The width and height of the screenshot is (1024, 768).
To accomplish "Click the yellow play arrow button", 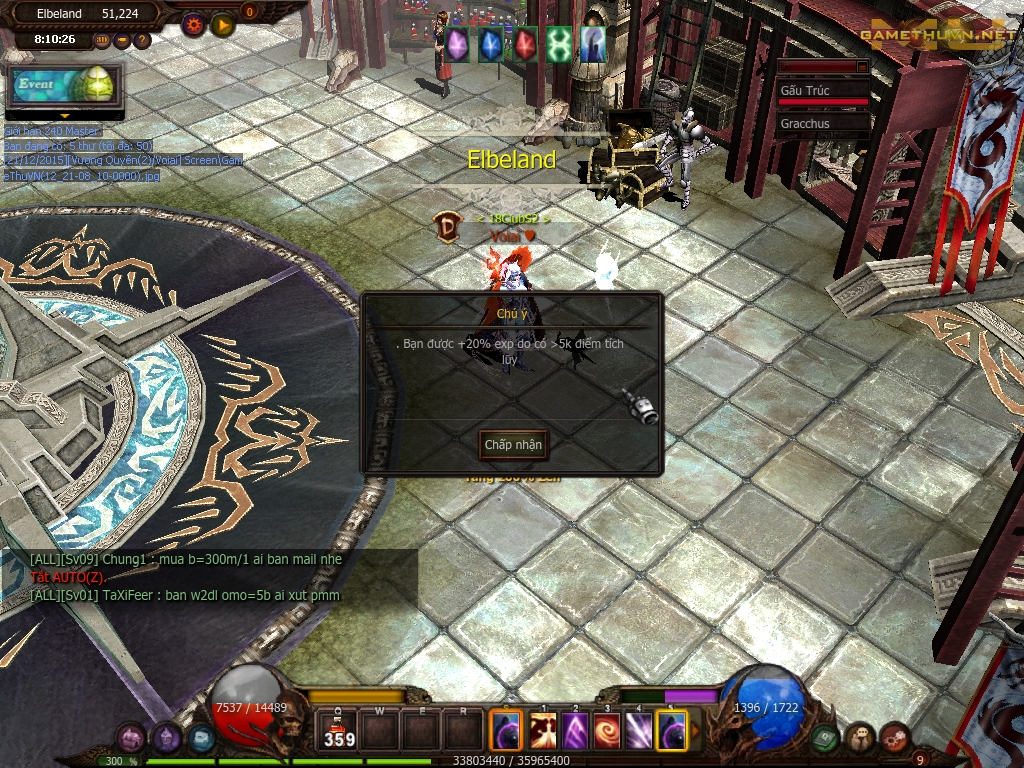I will [222, 25].
